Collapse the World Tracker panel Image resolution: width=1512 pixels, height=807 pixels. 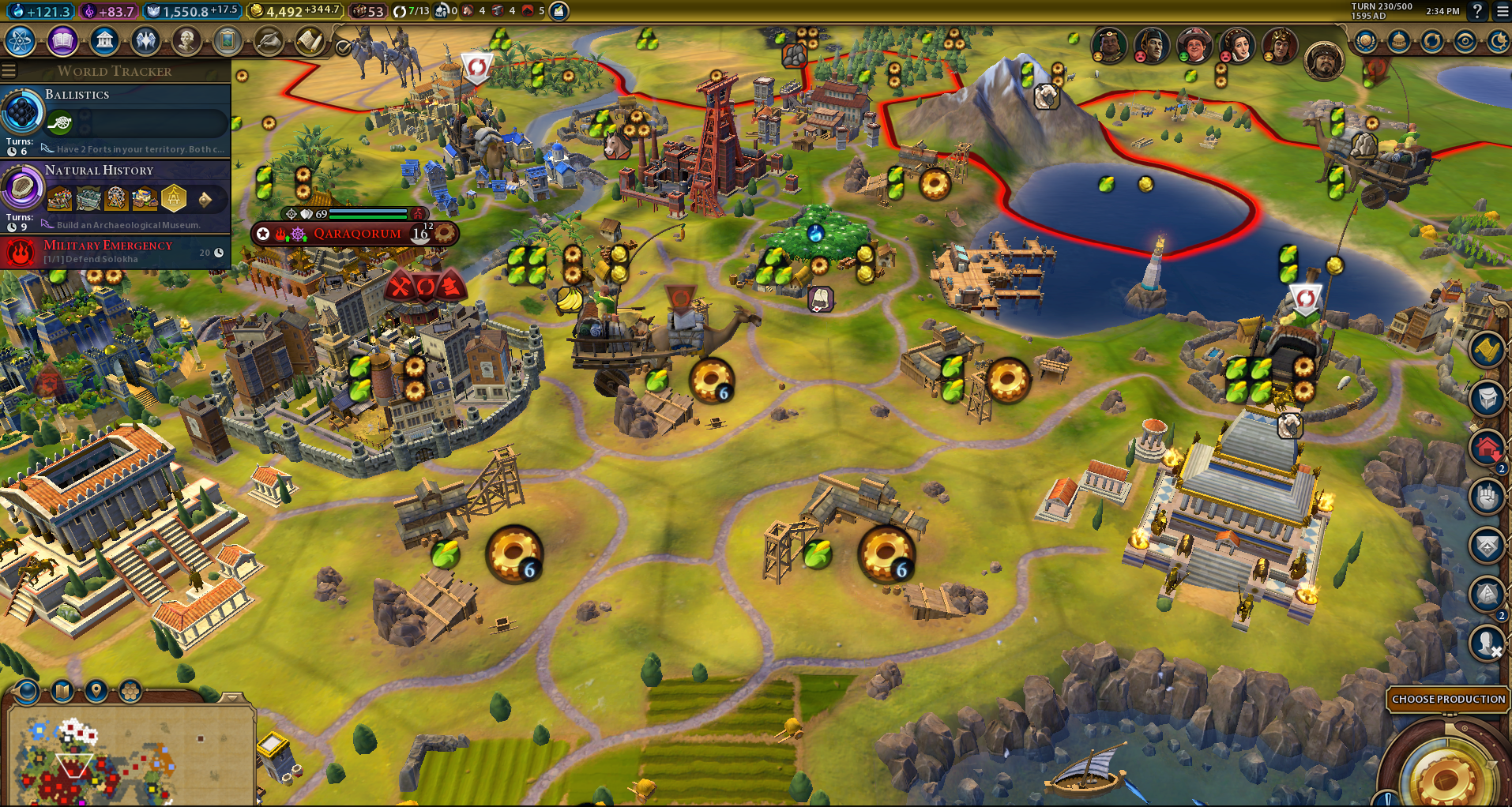click(x=9, y=69)
